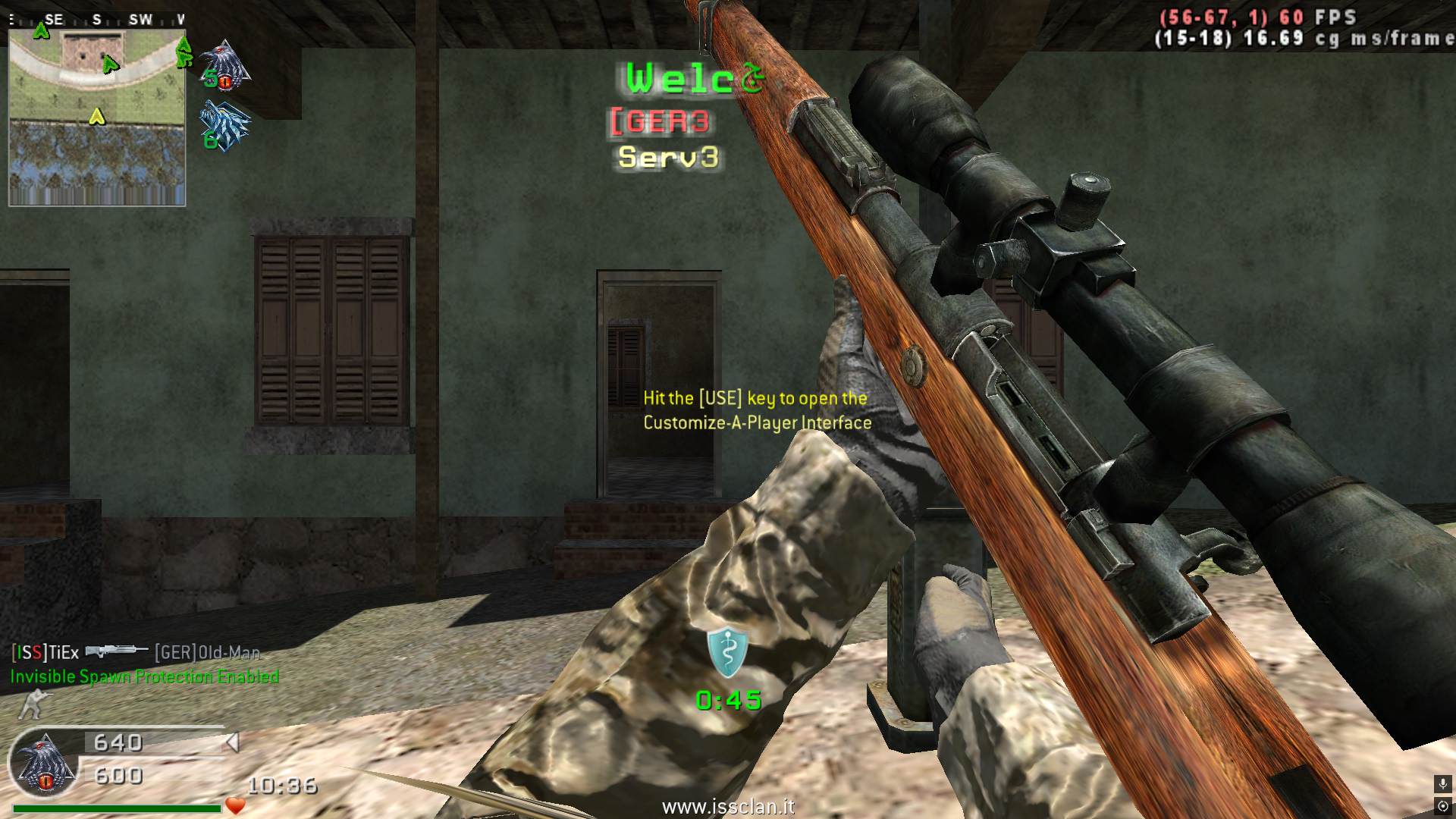Toggle the microphone overlay button
Viewport: 1456px width, 819px height.
(x=1442, y=784)
